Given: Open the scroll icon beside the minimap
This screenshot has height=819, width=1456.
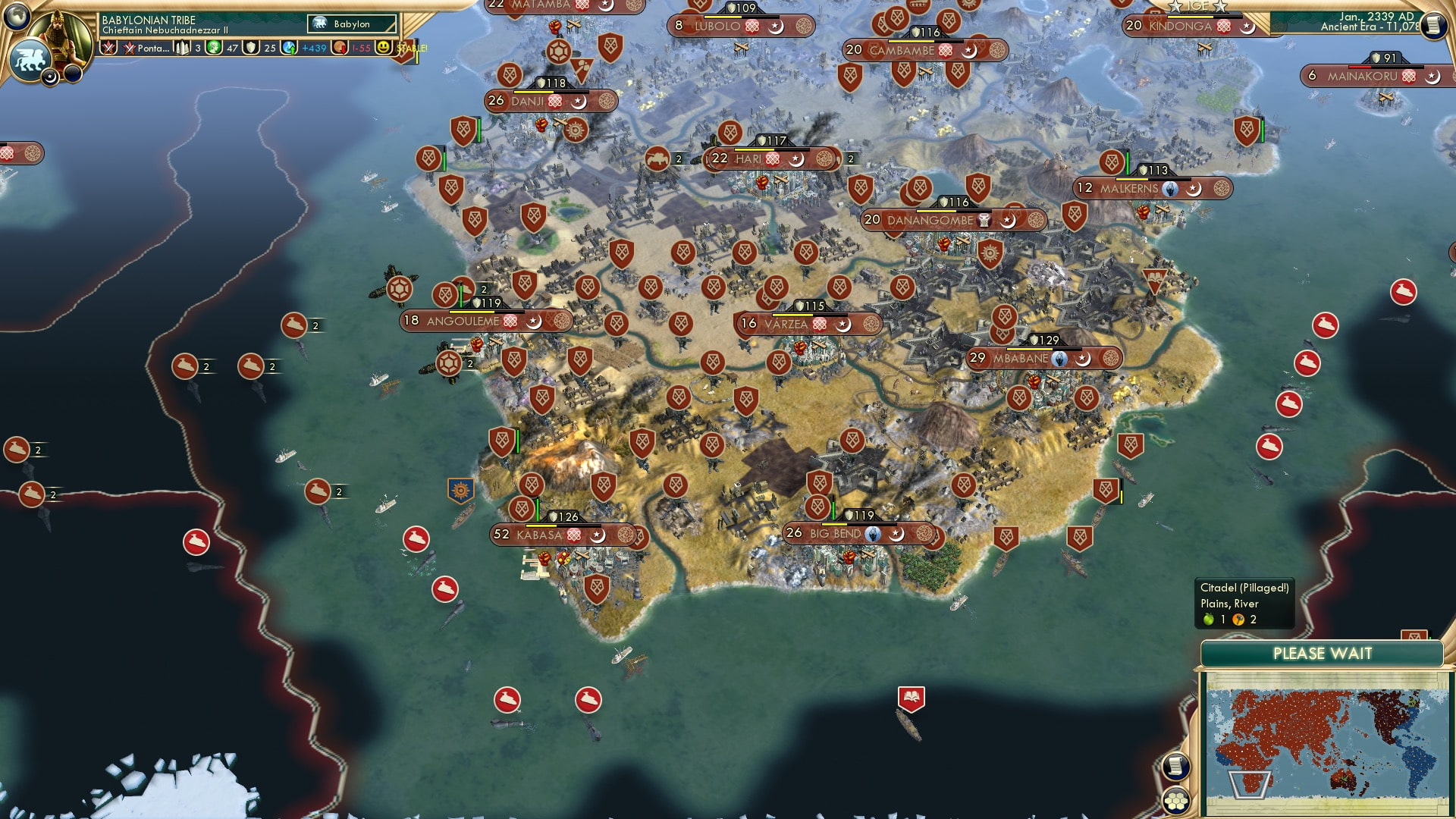Looking at the screenshot, I should pyautogui.click(x=1175, y=766).
